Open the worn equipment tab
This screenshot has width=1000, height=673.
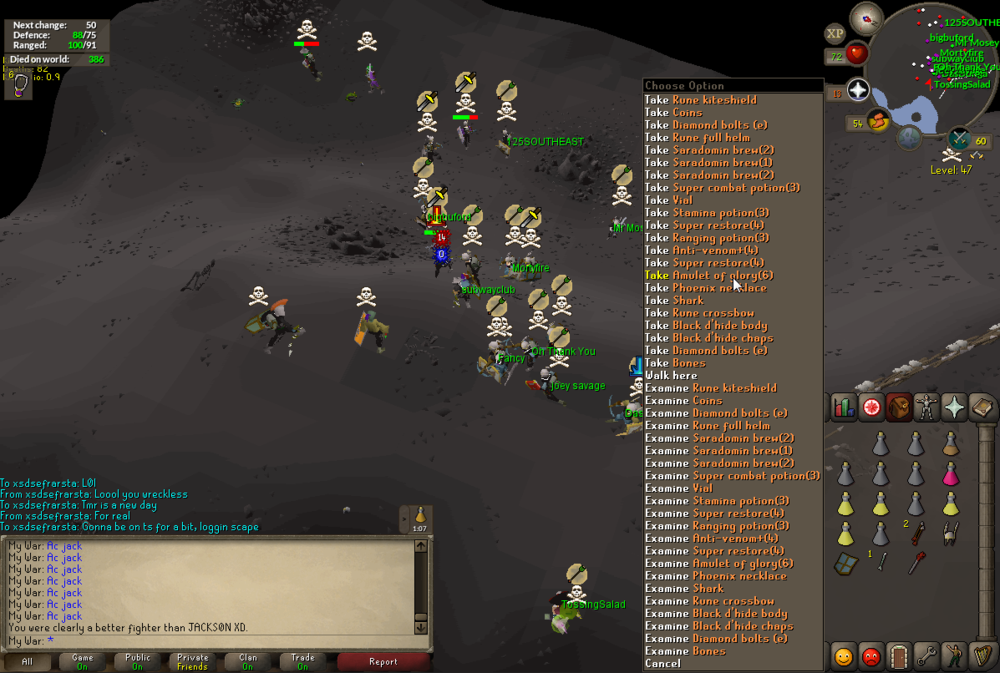tap(926, 406)
